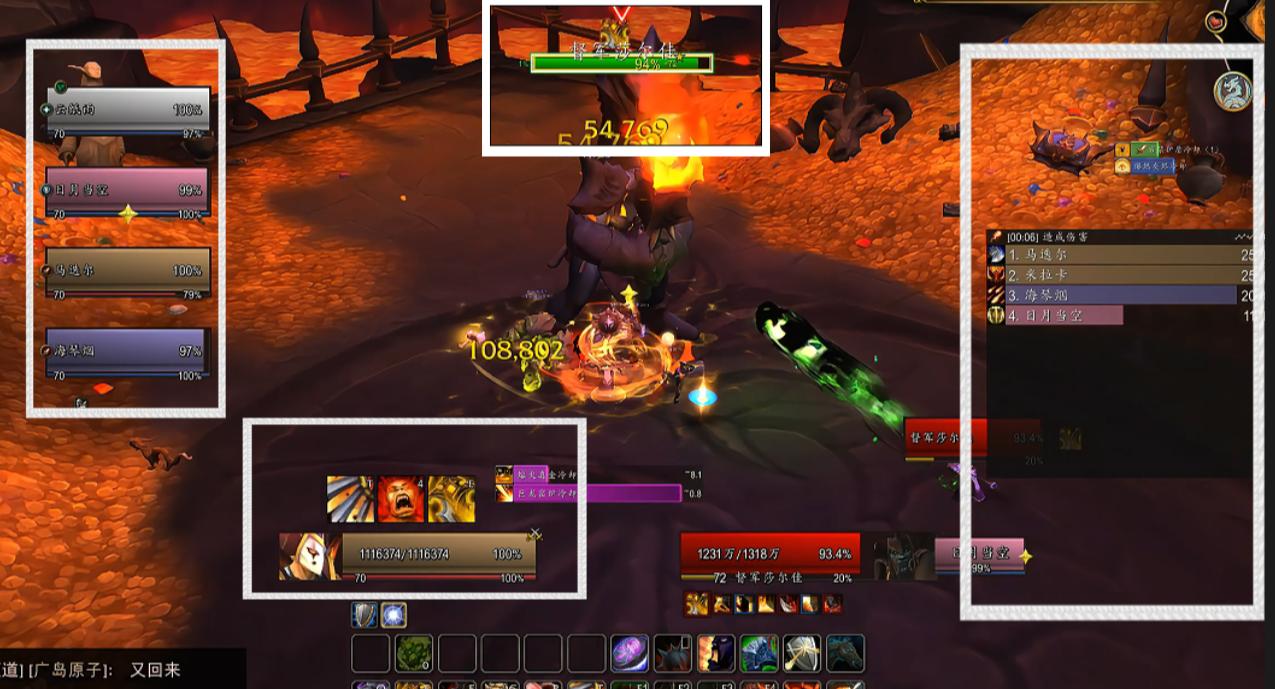Click the screaming red face ability icon
Screen dimensions: 1275x689
[401, 499]
